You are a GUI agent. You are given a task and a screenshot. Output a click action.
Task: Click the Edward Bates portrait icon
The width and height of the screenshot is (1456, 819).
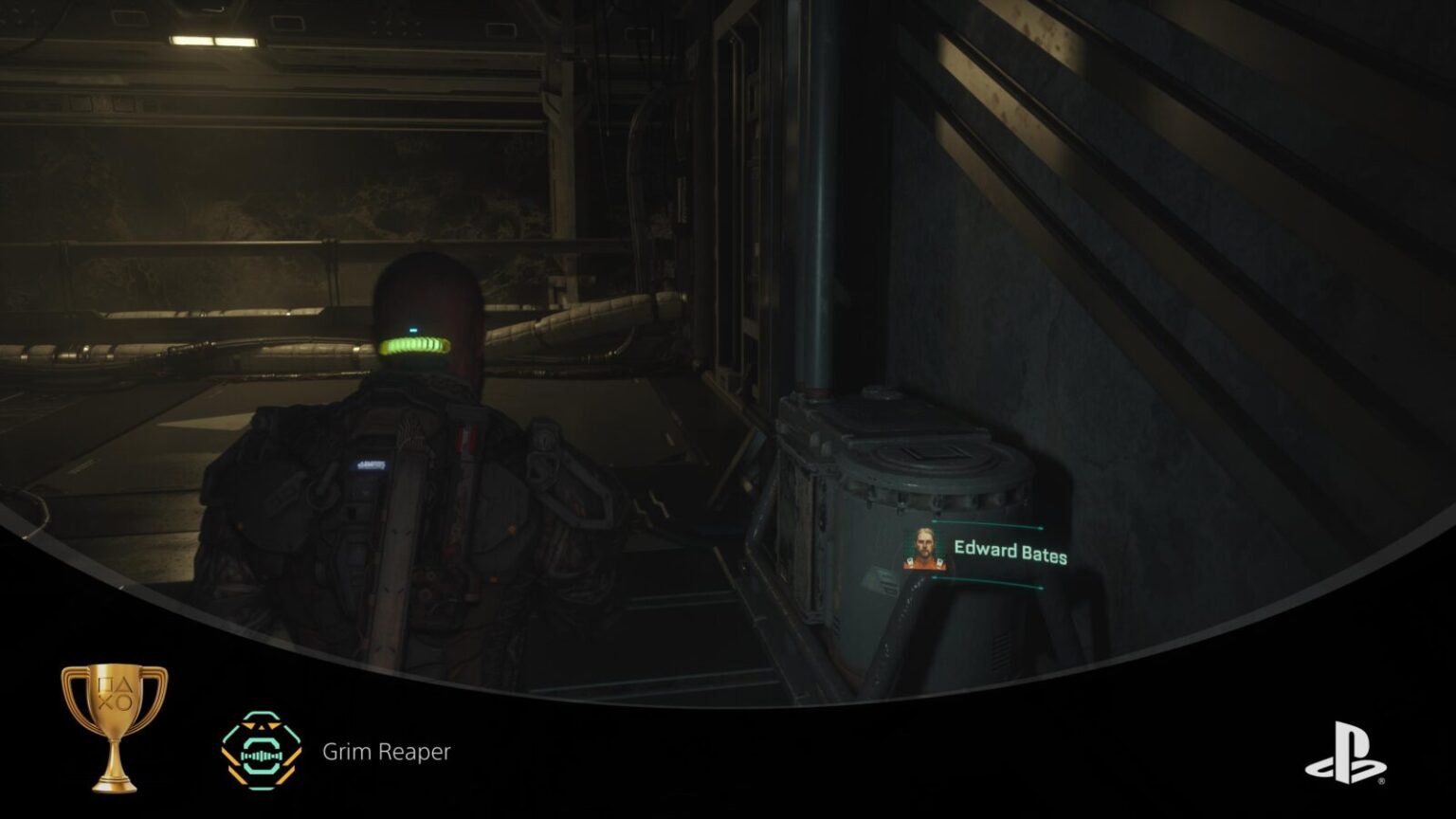(923, 550)
